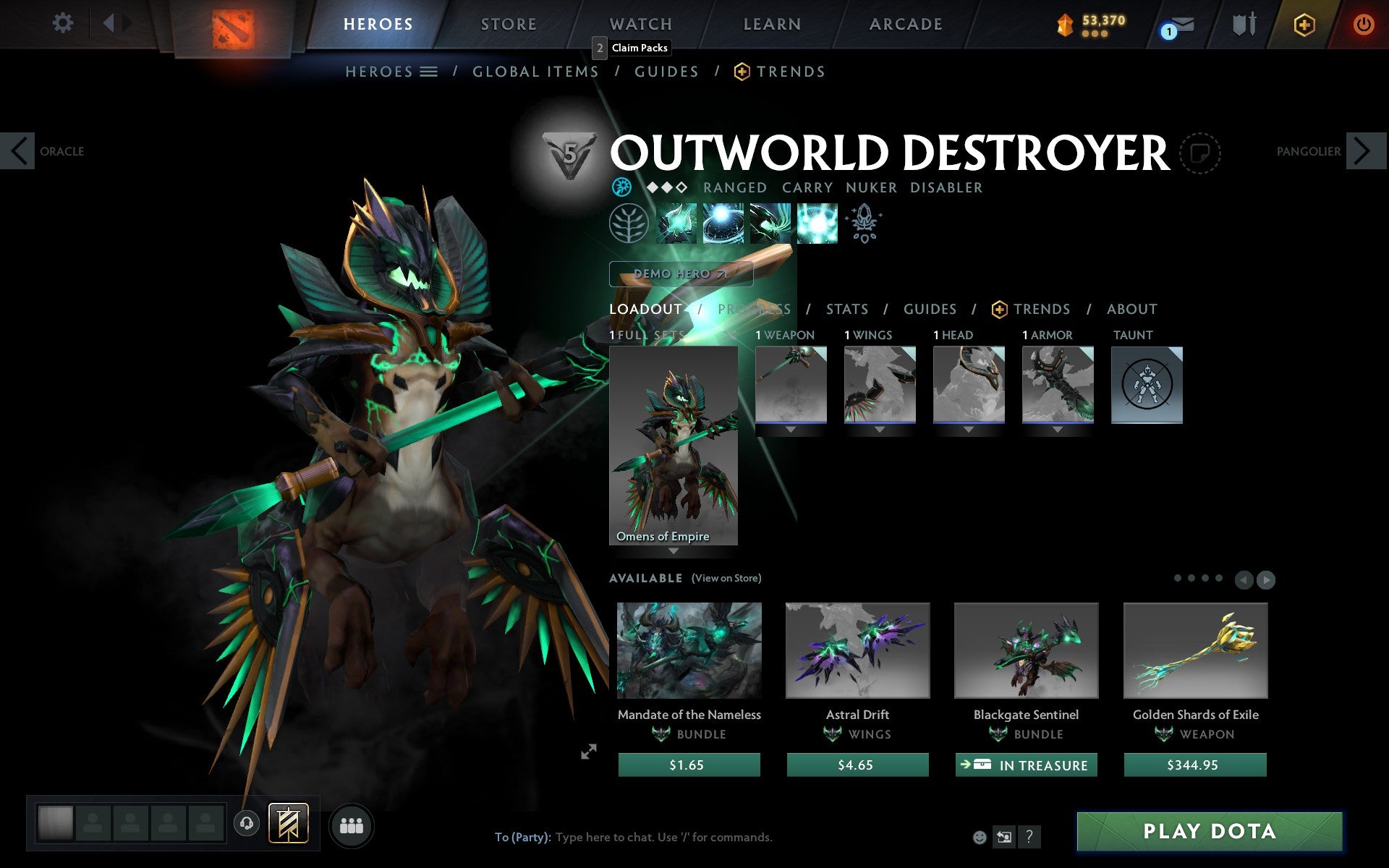Open the Settings gear icon
Viewport: 1389px width, 868px height.
tap(64, 23)
